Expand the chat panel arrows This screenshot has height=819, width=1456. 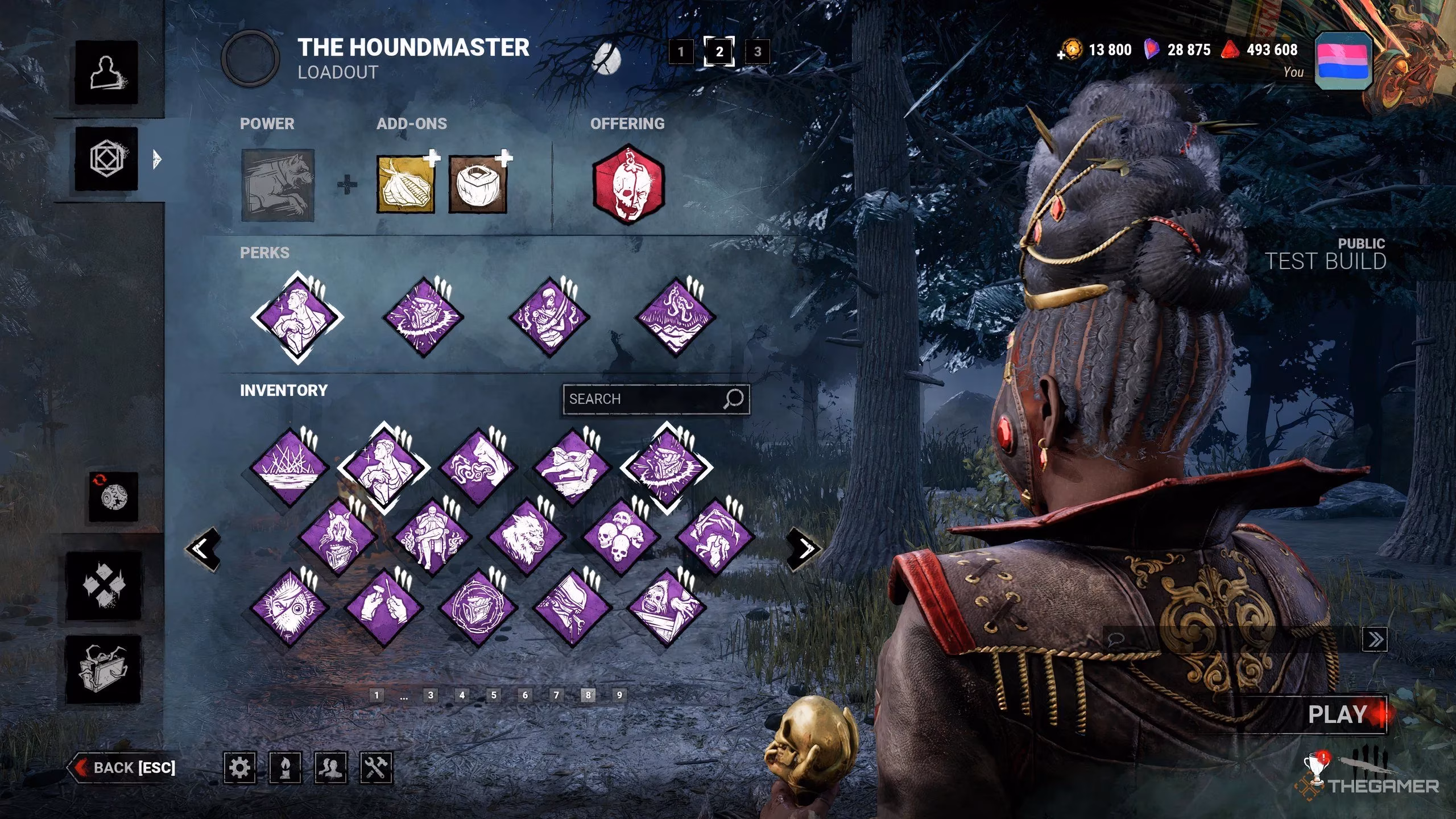click(1375, 639)
